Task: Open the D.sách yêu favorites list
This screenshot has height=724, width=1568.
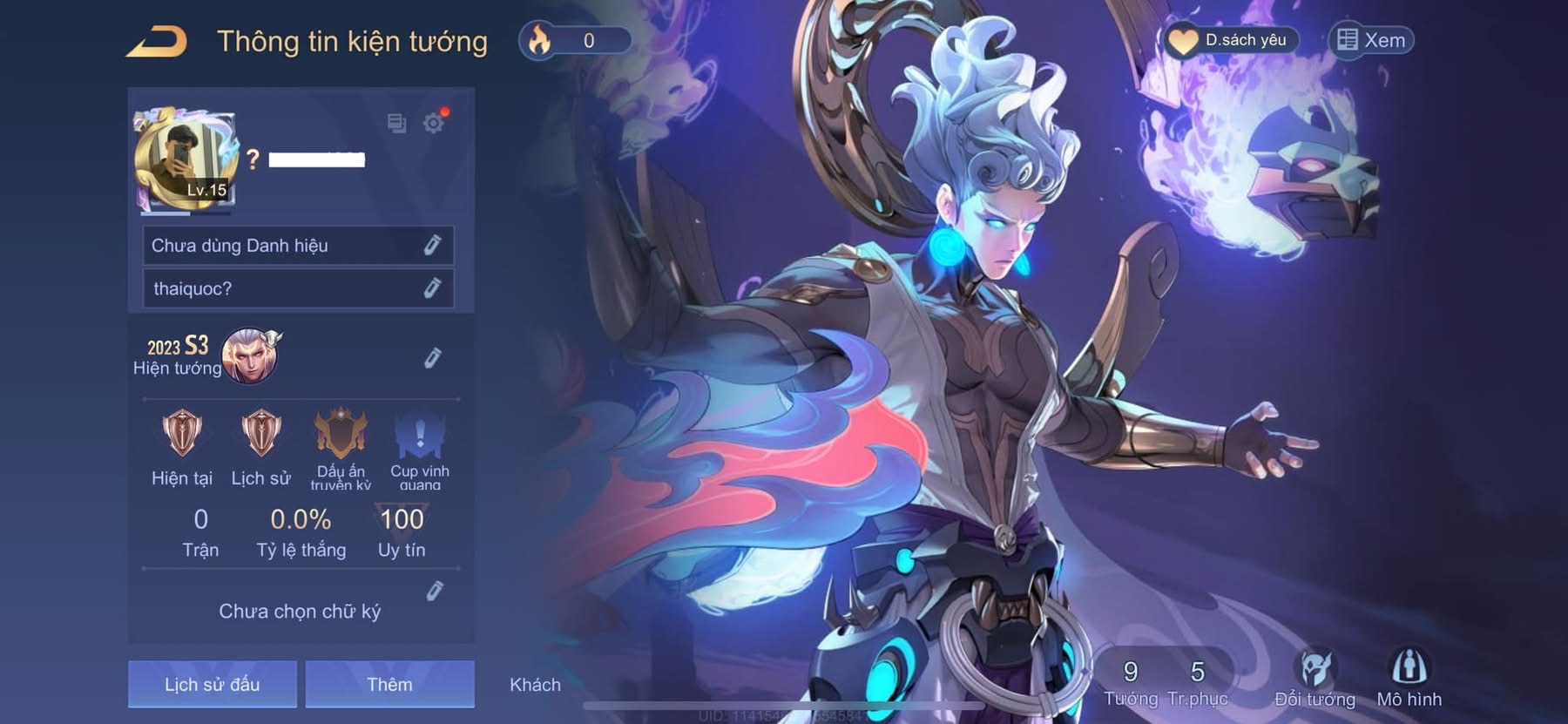Action: tap(1230, 40)
